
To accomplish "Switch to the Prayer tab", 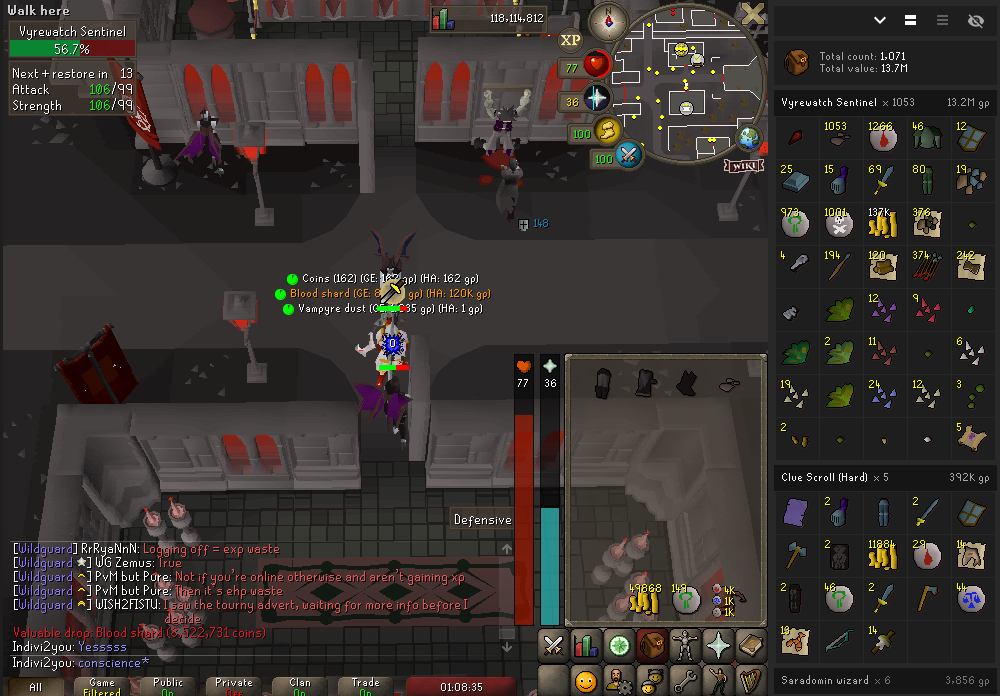I will pyautogui.click(x=716, y=646).
